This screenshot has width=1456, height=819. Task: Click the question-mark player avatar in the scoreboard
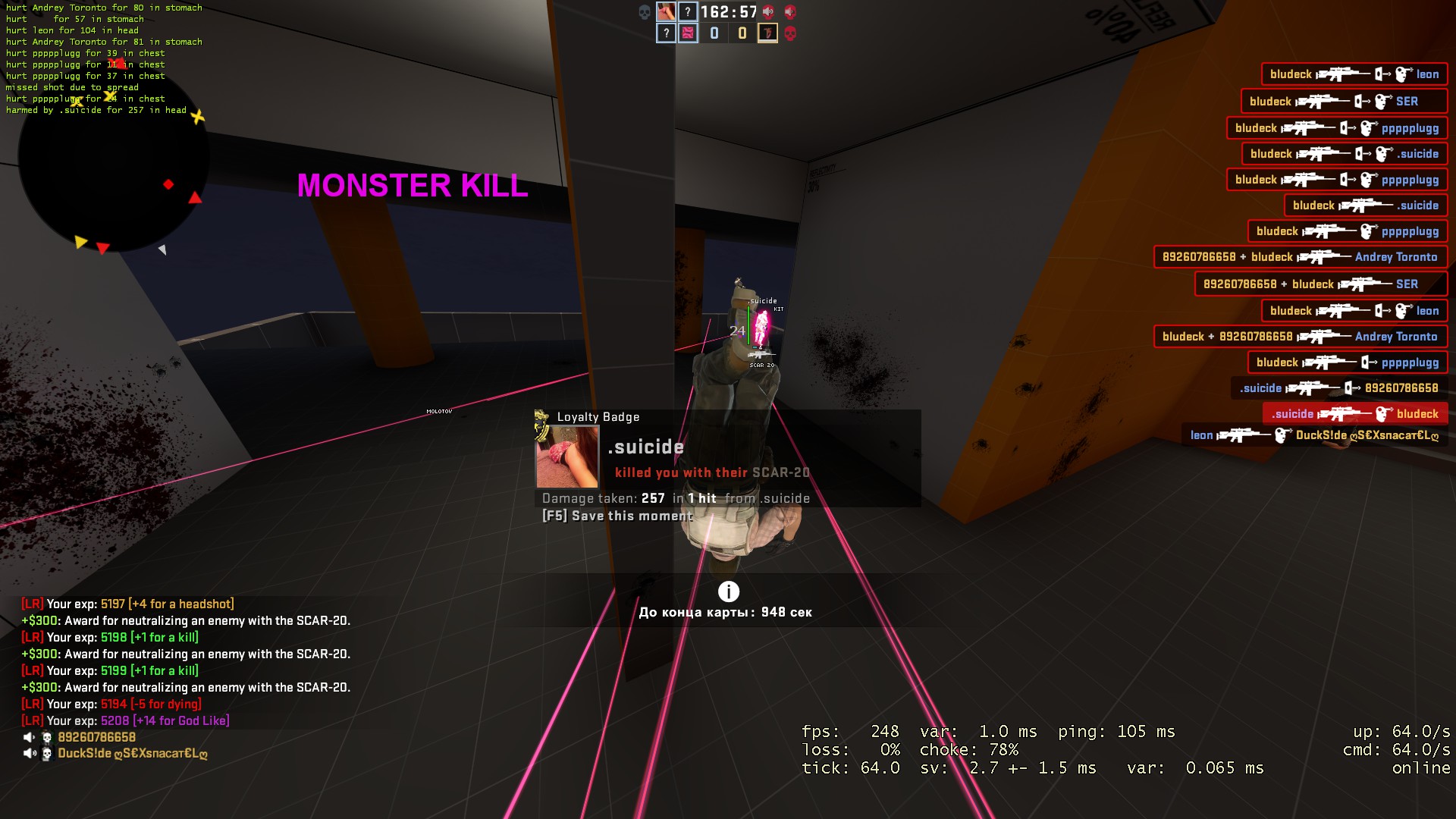[x=686, y=11]
